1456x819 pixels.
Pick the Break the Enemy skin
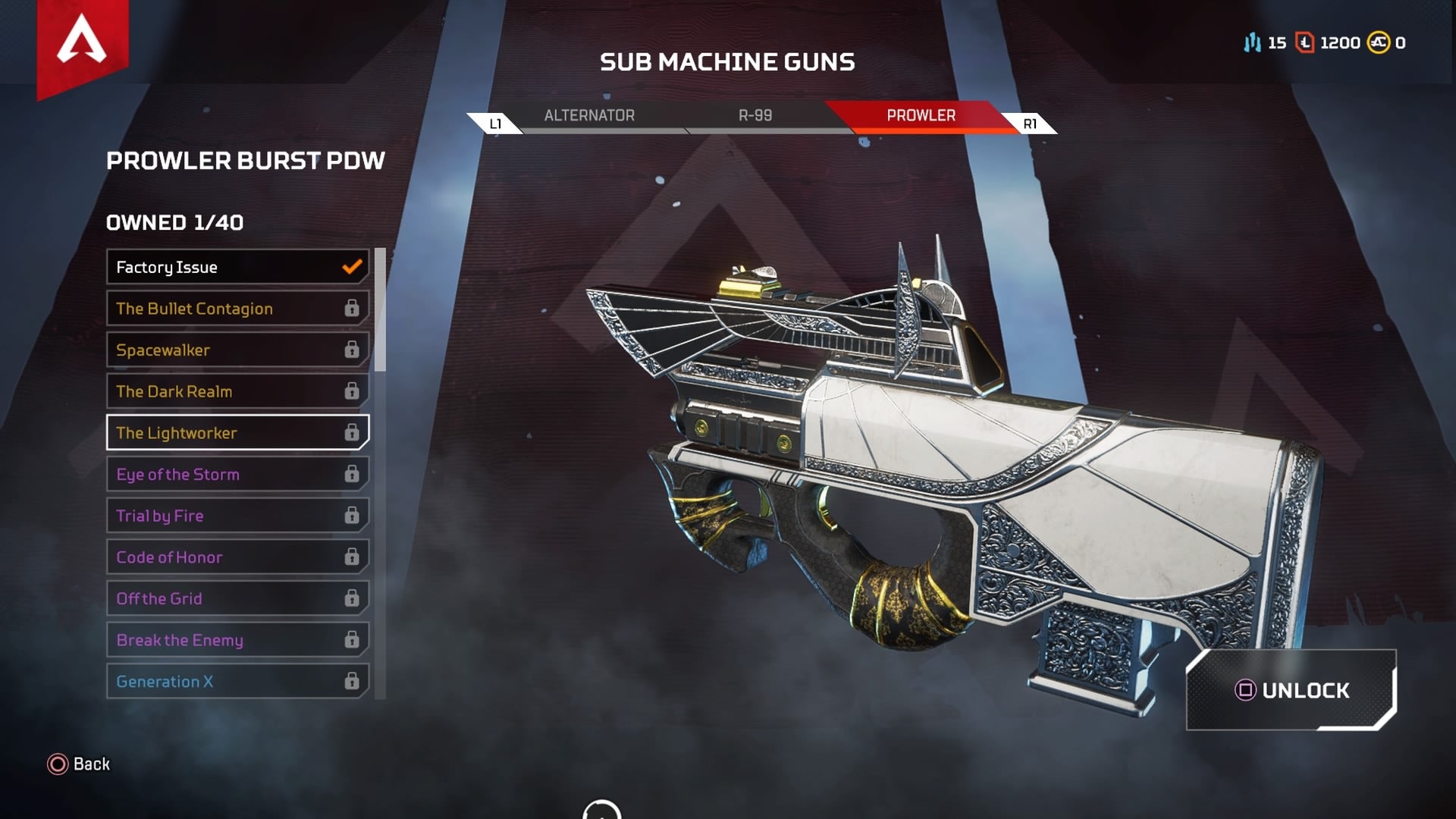(x=237, y=640)
